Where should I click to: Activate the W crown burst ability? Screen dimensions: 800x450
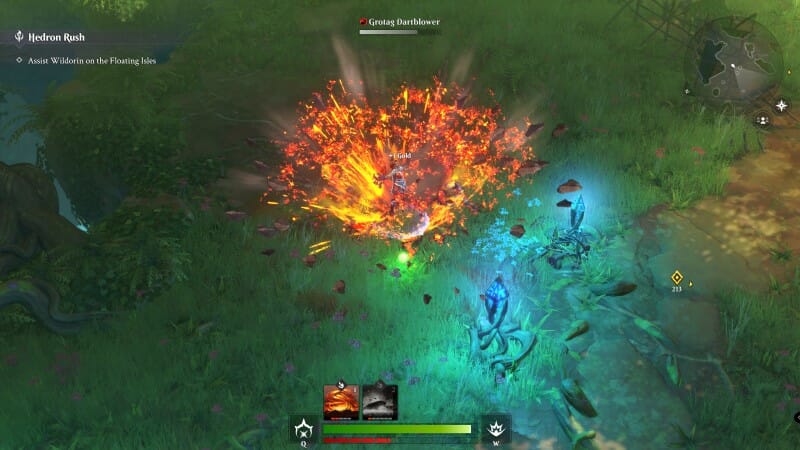coord(495,429)
